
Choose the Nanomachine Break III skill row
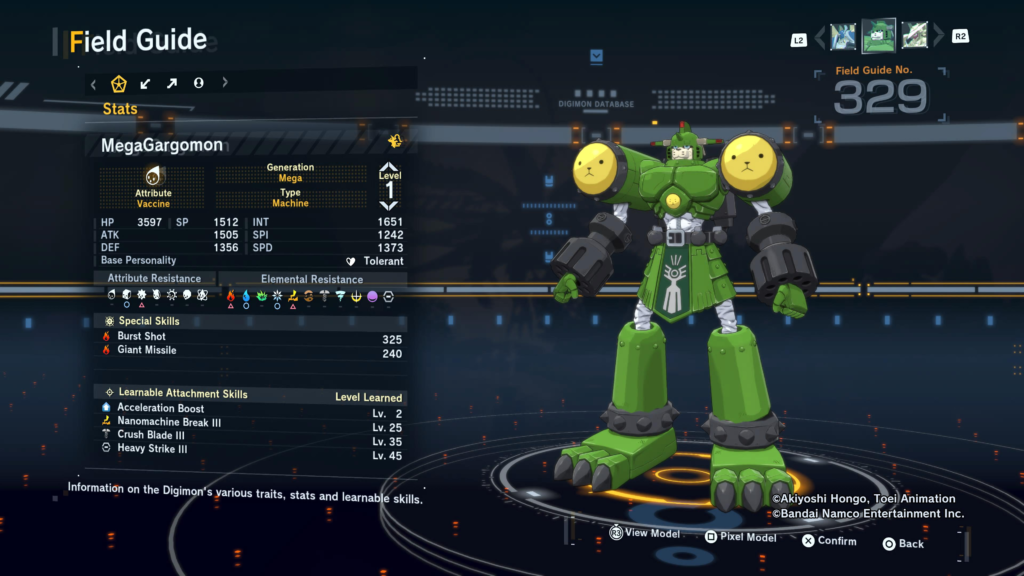point(250,423)
